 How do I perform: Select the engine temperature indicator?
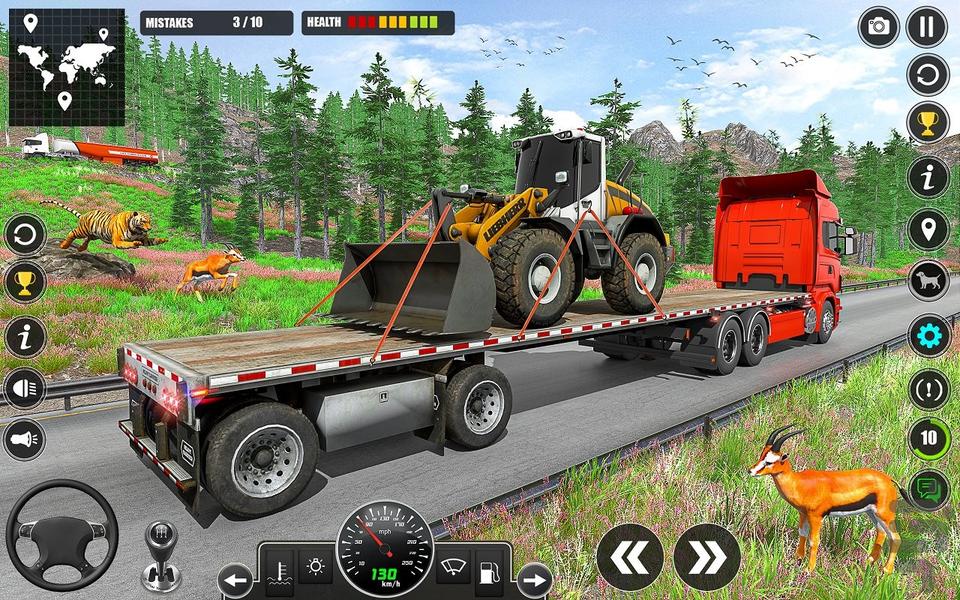280,570
